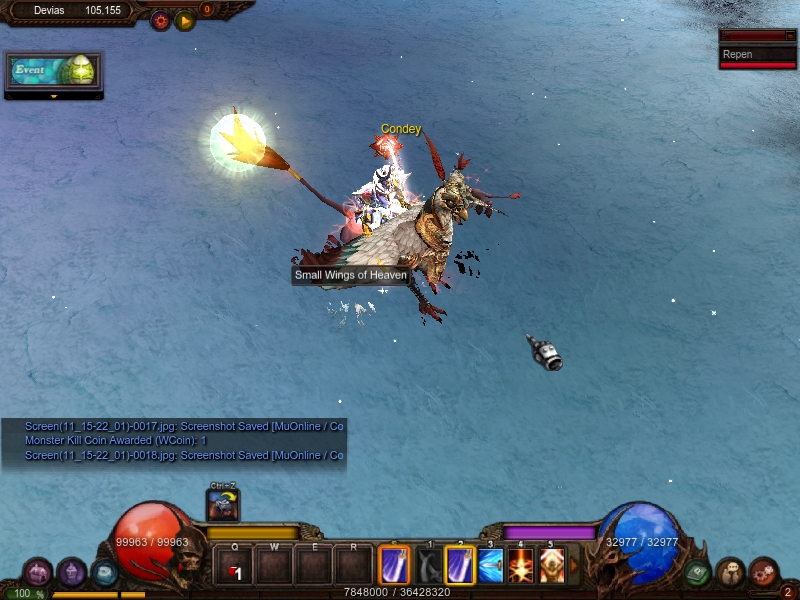Click the party panel's small minimize button
This screenshot has height=600, width=800.
click(x=790, y=35)
